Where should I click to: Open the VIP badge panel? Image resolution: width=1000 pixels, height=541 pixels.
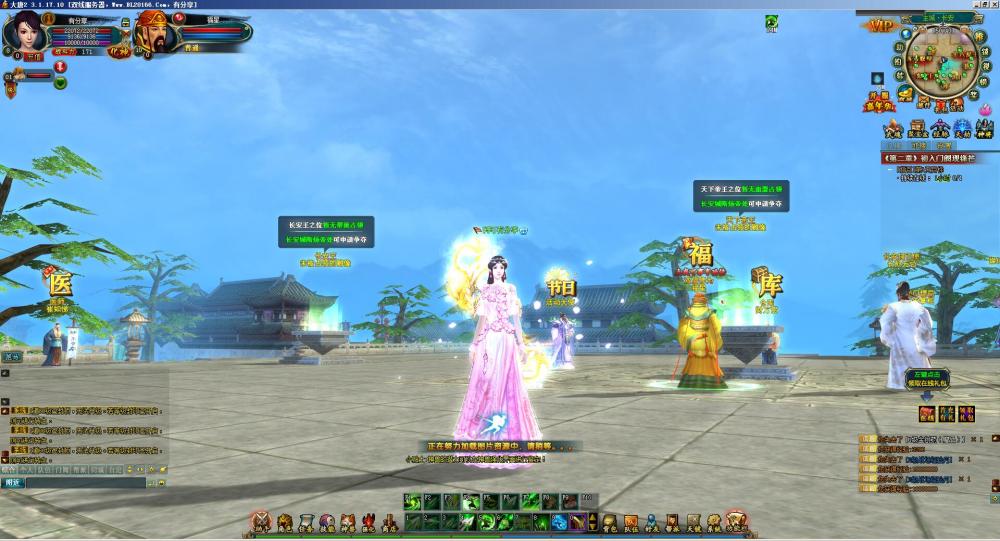882,25
